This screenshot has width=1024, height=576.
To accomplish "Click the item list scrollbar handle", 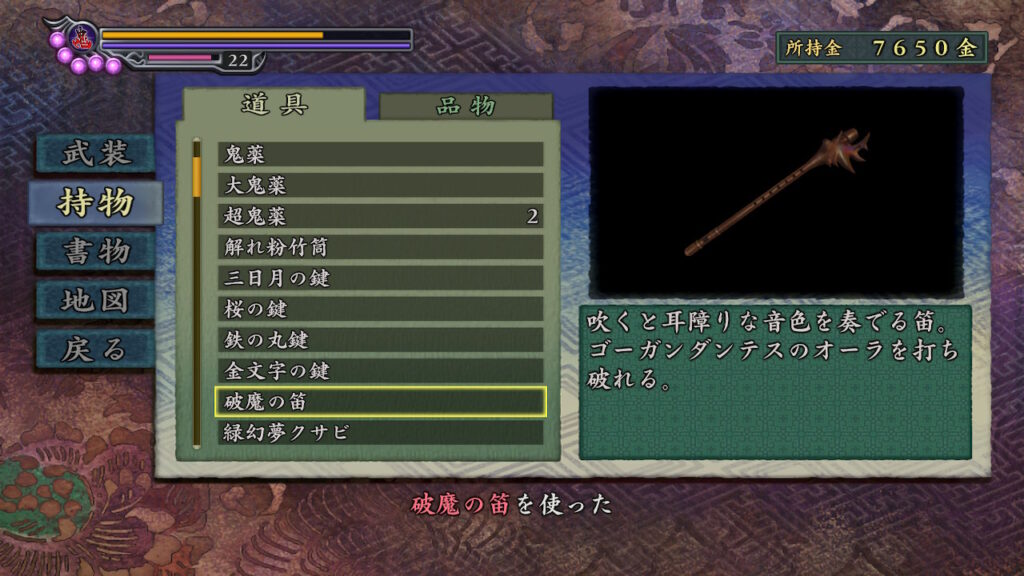I will click(x=197, y=171).
